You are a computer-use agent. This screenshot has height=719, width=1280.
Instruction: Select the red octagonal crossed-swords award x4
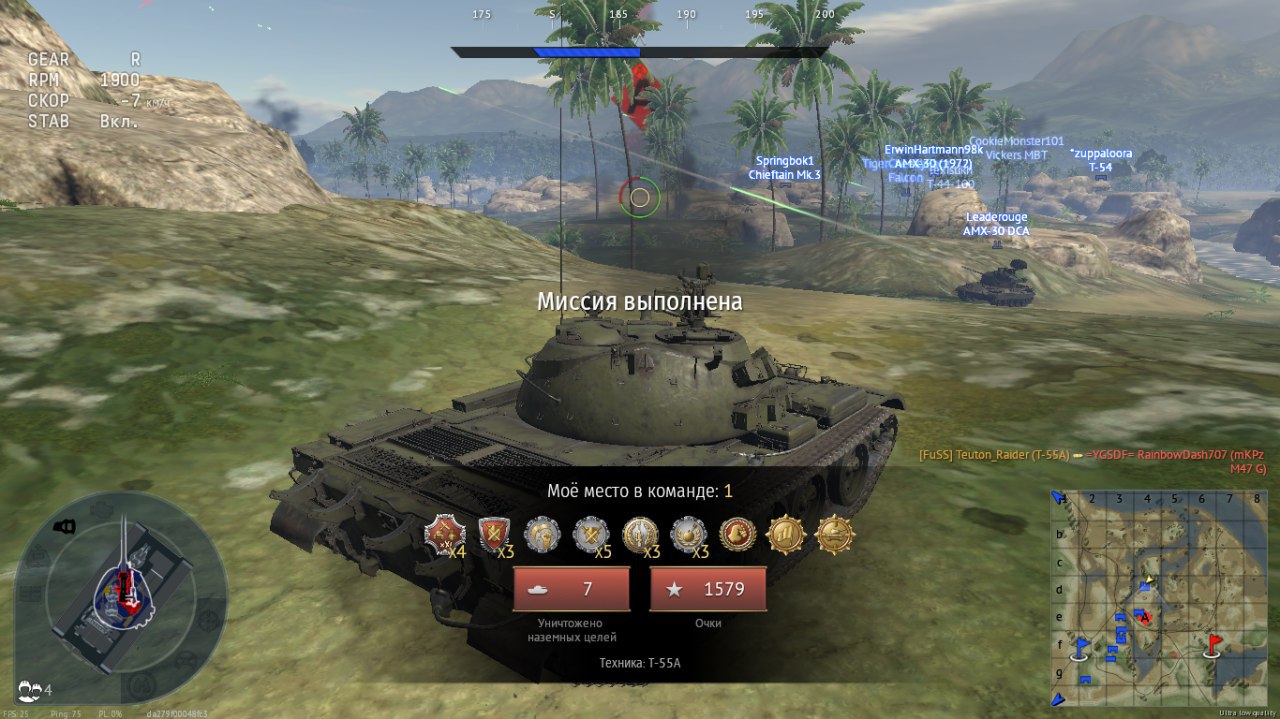443,535
